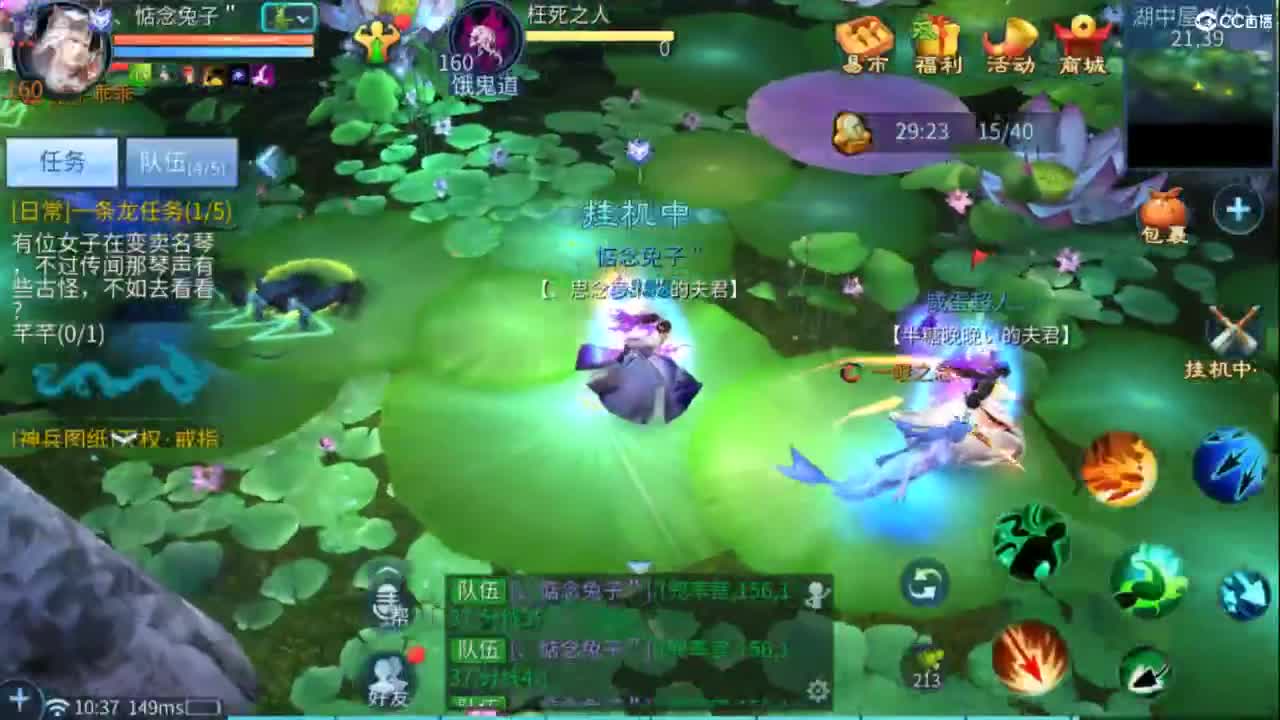Toggle the 挂机中 auto-battle crossed weapons
Screen dimensions: 1280x720
coord(1232,330)
